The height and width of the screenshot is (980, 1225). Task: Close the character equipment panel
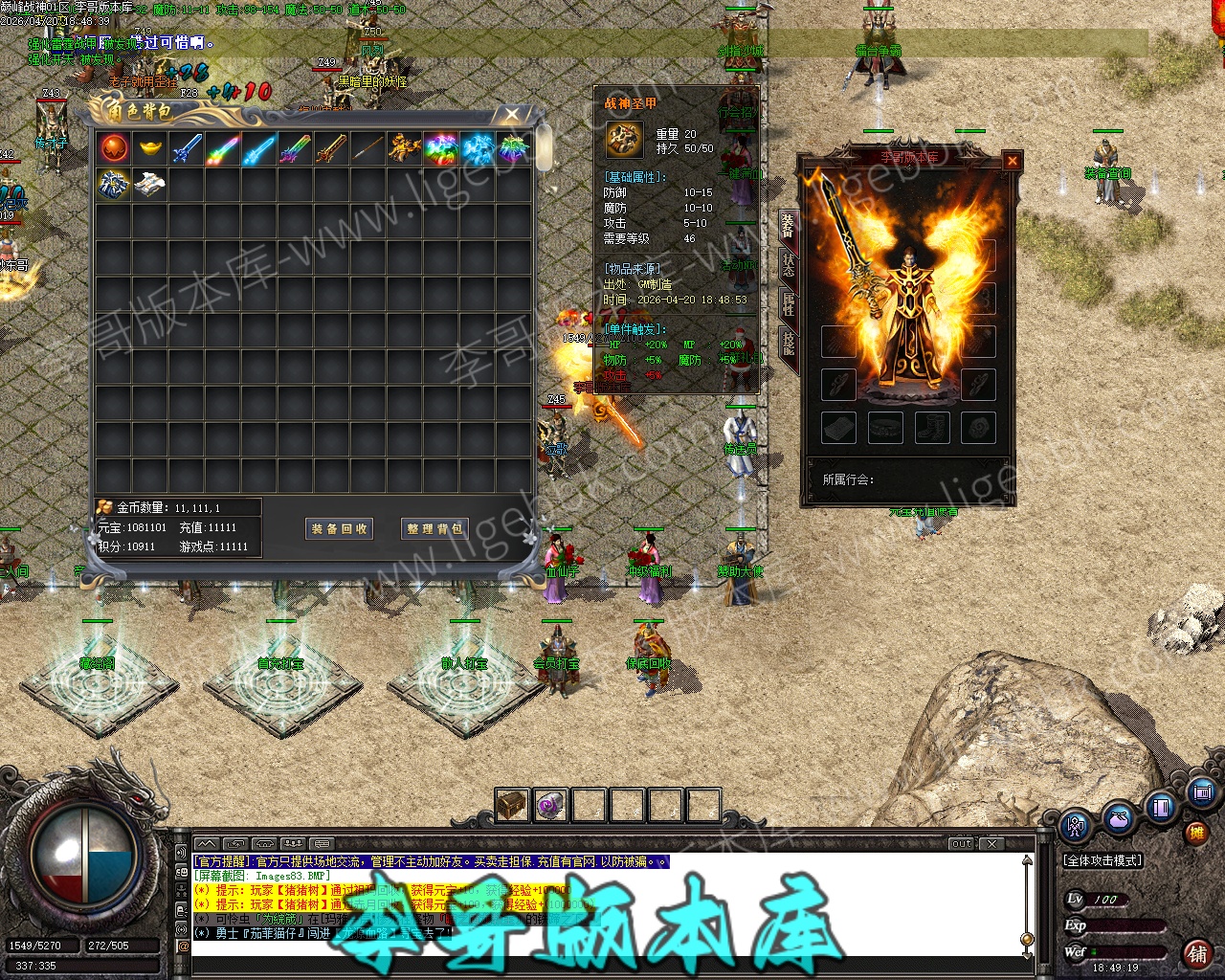click(x=1012, y=161)
